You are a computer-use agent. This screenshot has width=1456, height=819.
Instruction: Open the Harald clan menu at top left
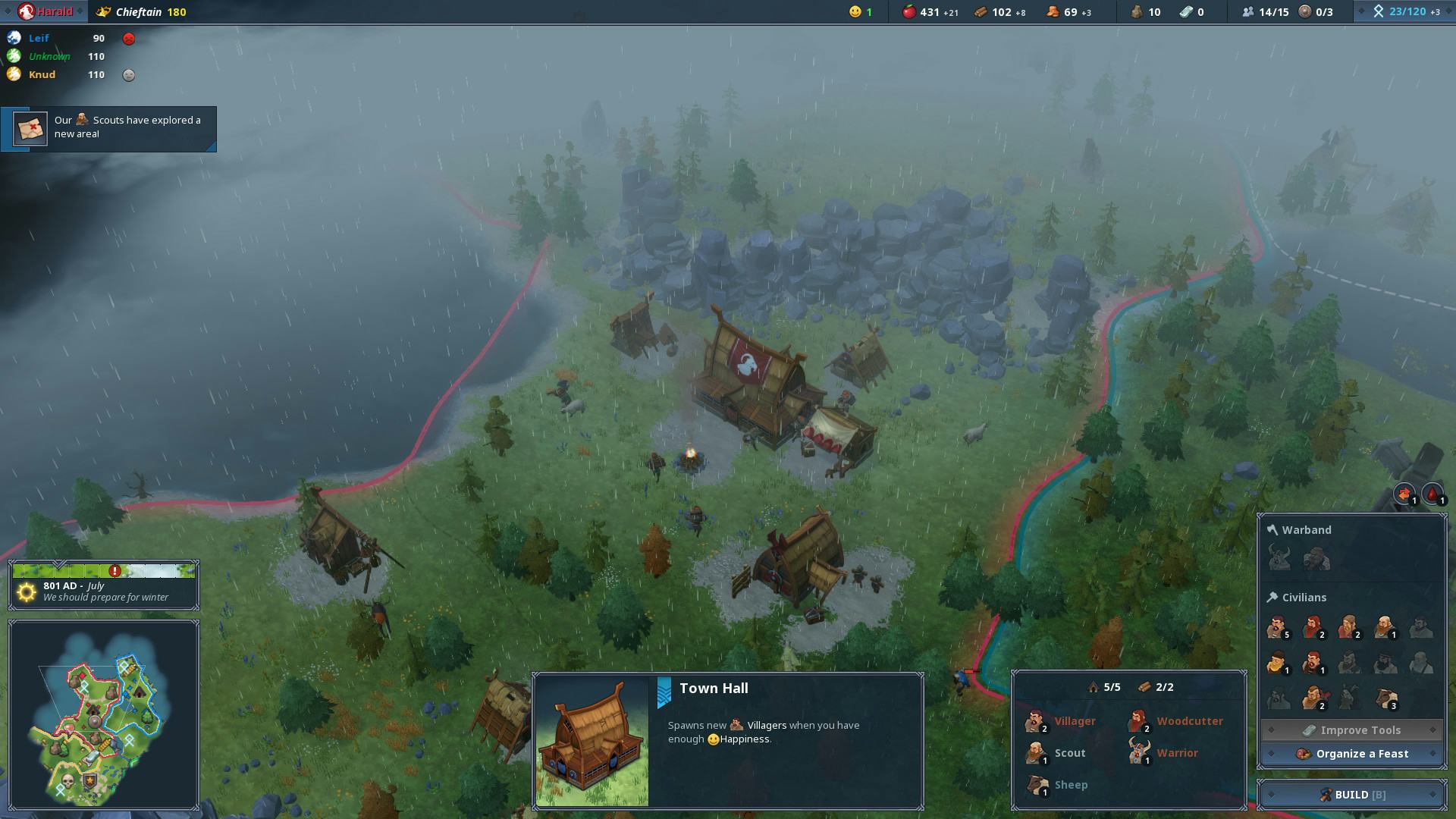[x=45, y=11]
